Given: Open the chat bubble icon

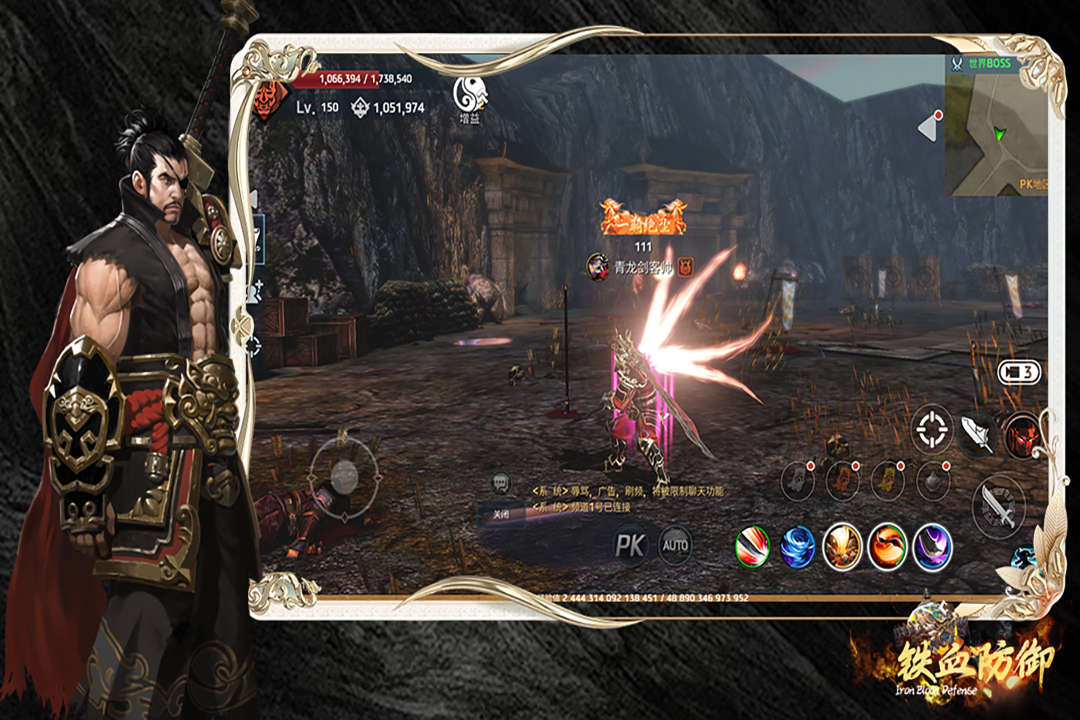Looking at the screenshot, I should (501, 484).
